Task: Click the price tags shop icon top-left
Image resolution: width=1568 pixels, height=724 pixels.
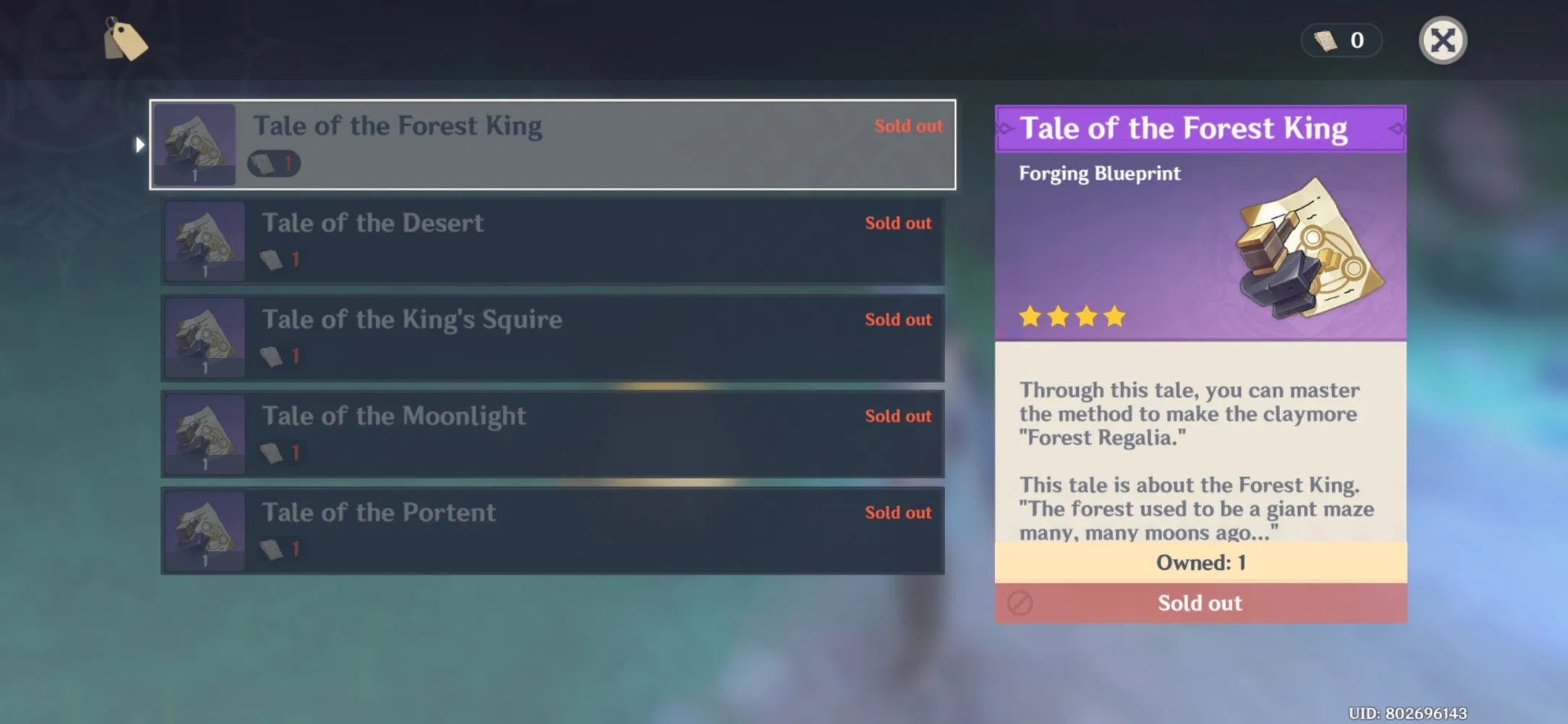Action: coord(125,40)
